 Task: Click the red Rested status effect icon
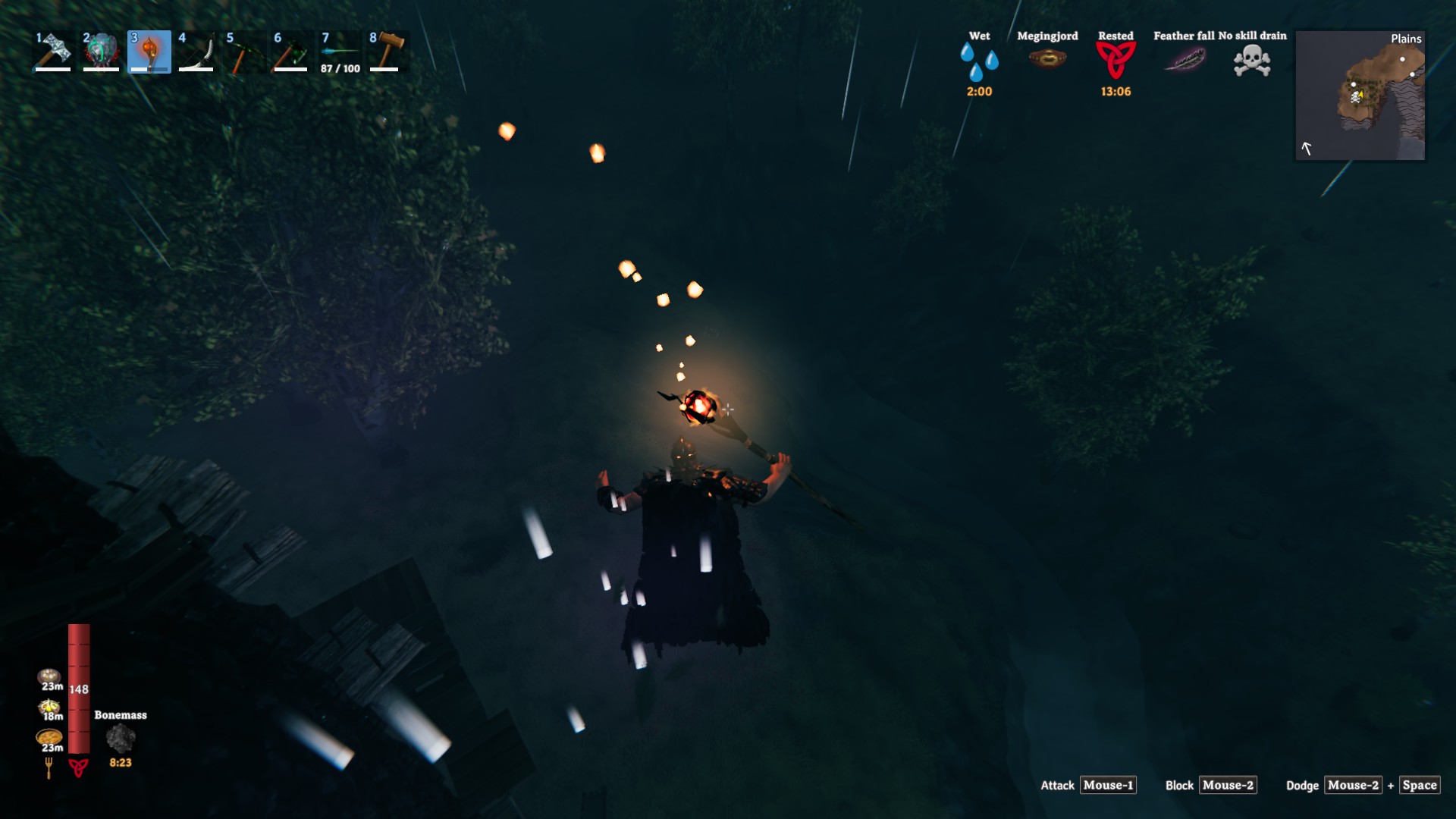click(x=1116, y=60)
